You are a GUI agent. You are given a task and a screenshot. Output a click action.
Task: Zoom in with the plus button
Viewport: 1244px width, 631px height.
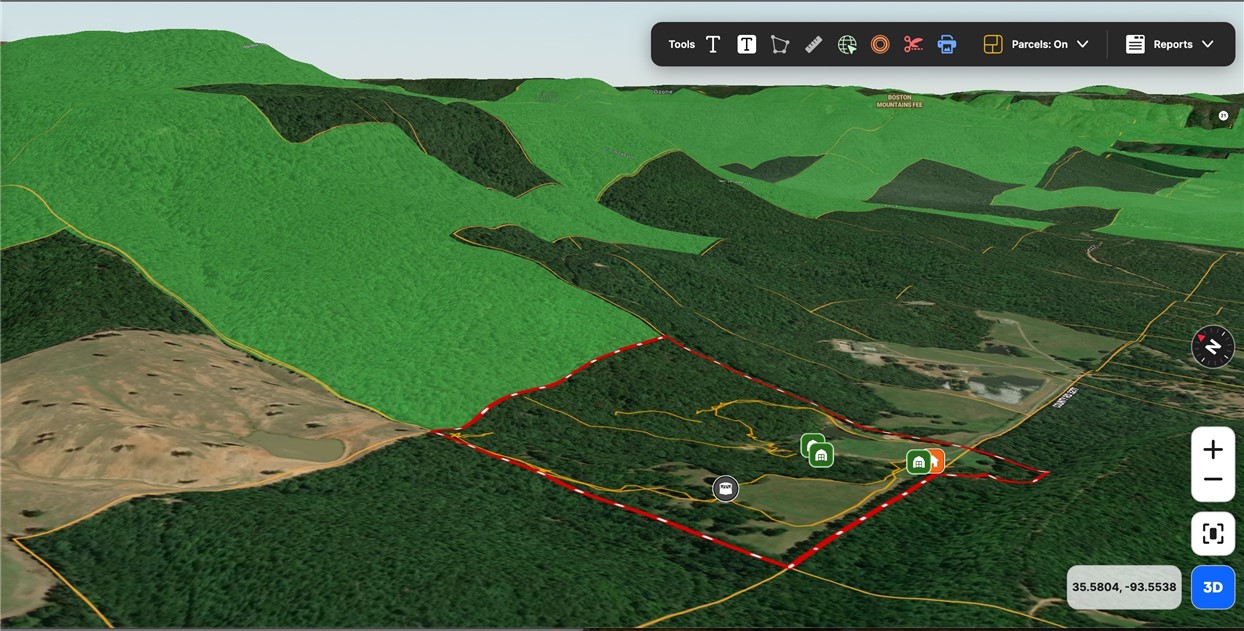(x=1213, y=450)
